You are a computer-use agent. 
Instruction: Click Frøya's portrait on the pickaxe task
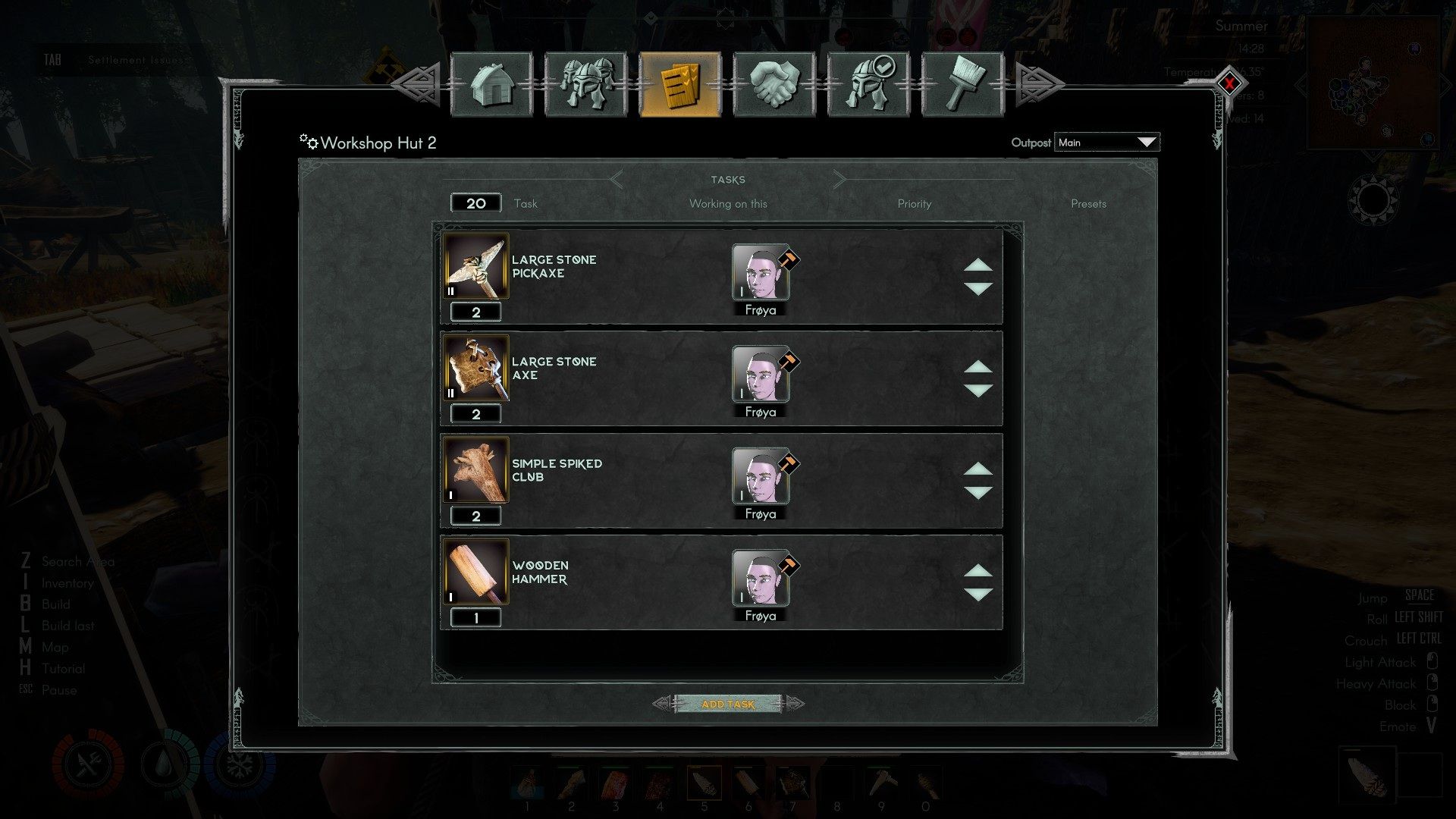click(x=761, y=272)
